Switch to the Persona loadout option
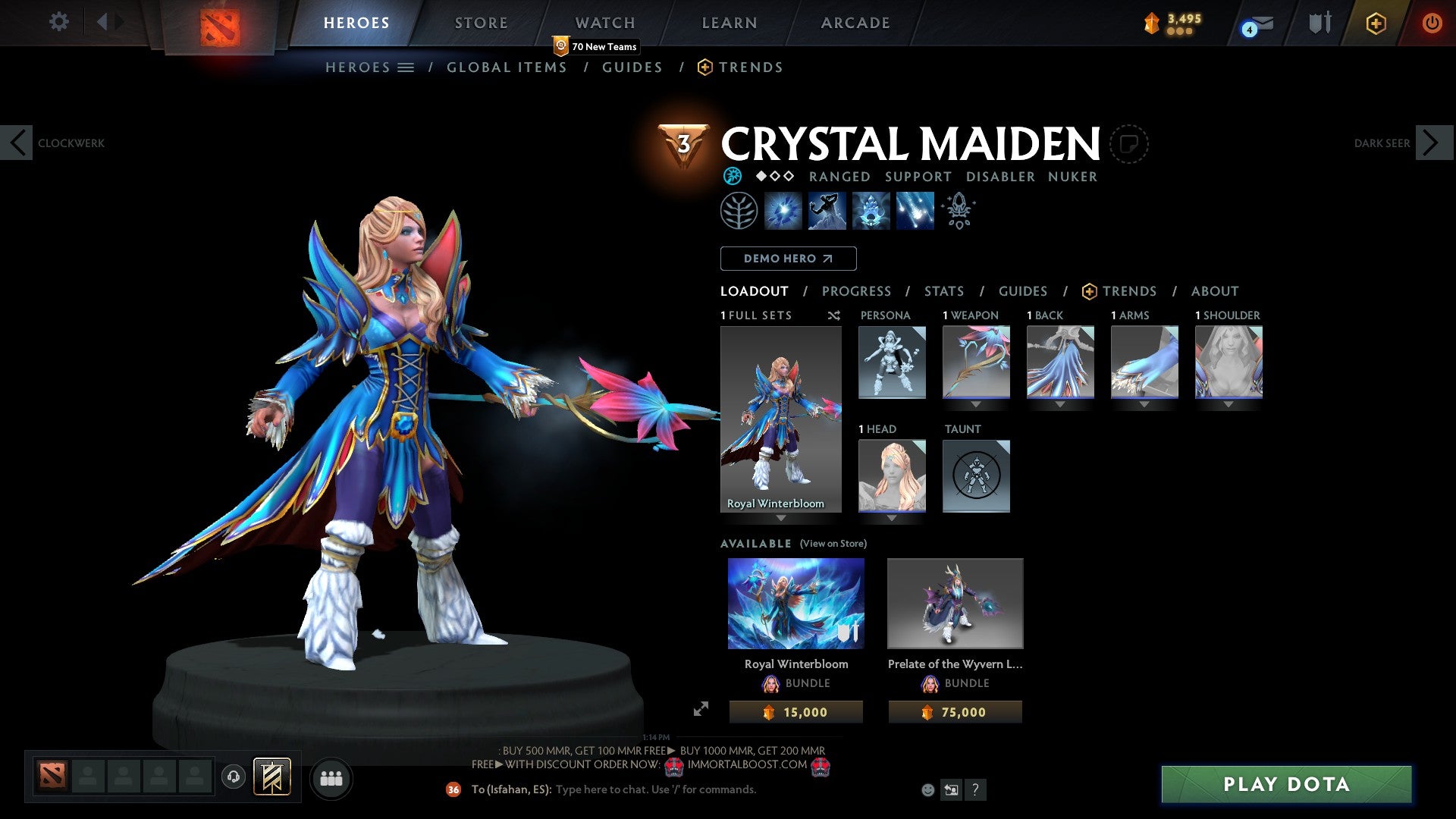Screen dimensions: 1456x819 click(x=892, y=362)
